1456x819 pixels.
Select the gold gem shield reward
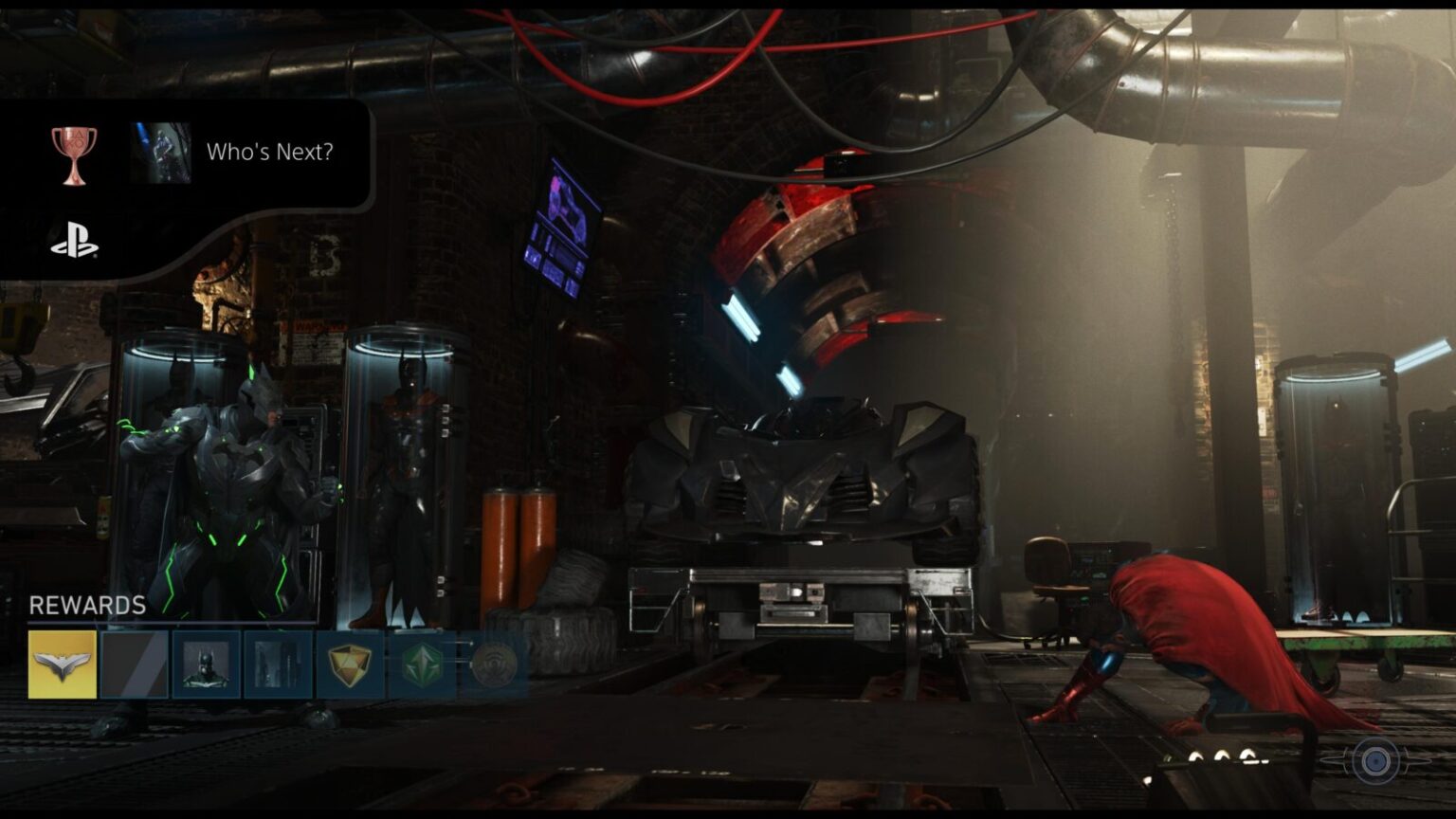[x=350, y=664]
